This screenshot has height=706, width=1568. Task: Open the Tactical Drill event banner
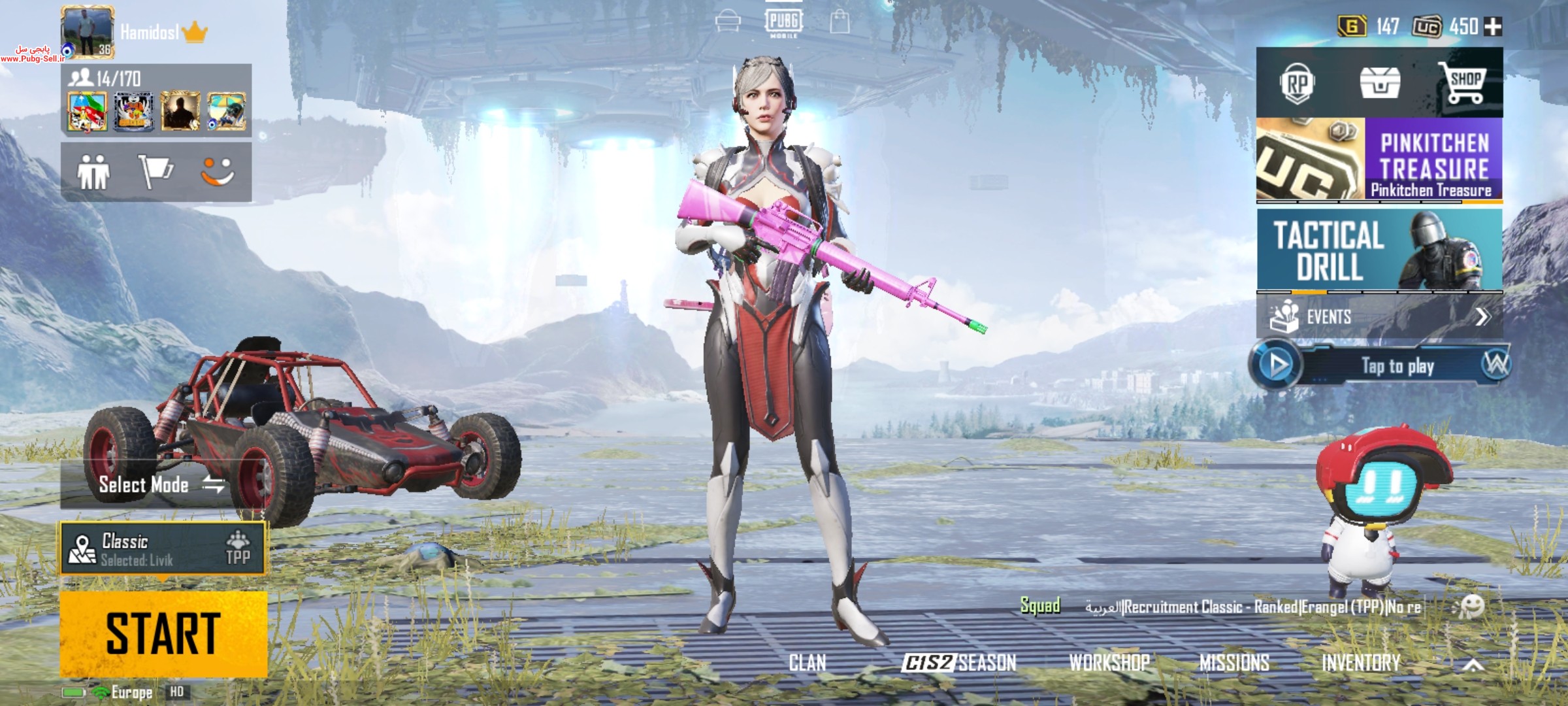[1379, 250]
